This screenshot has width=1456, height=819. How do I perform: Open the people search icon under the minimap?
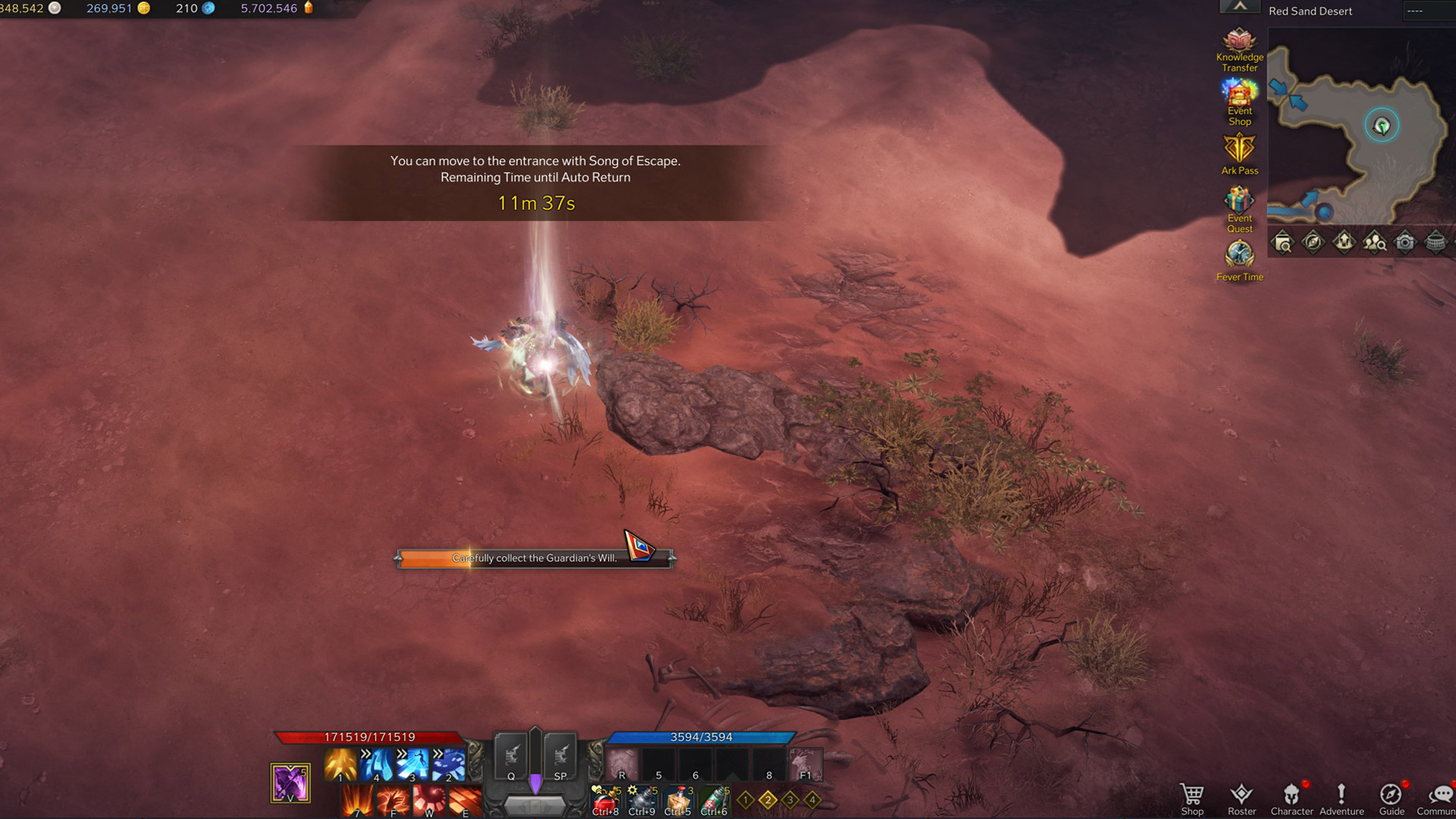[x=1374, y=242]
